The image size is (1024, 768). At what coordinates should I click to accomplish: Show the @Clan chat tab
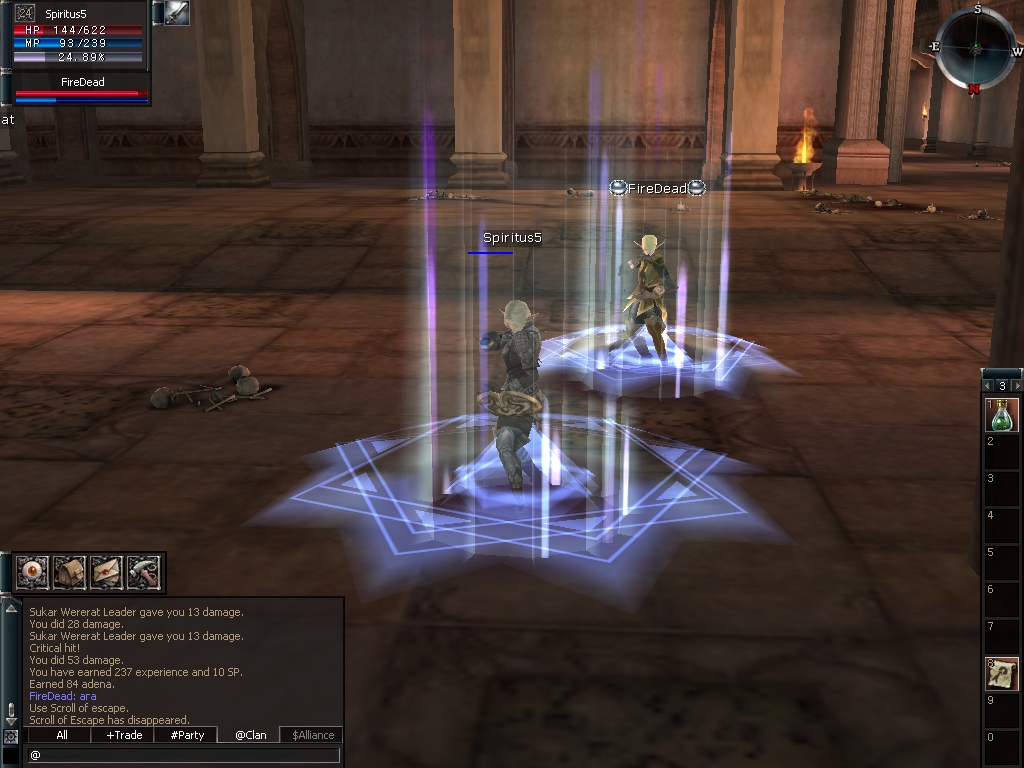point(249,735)
